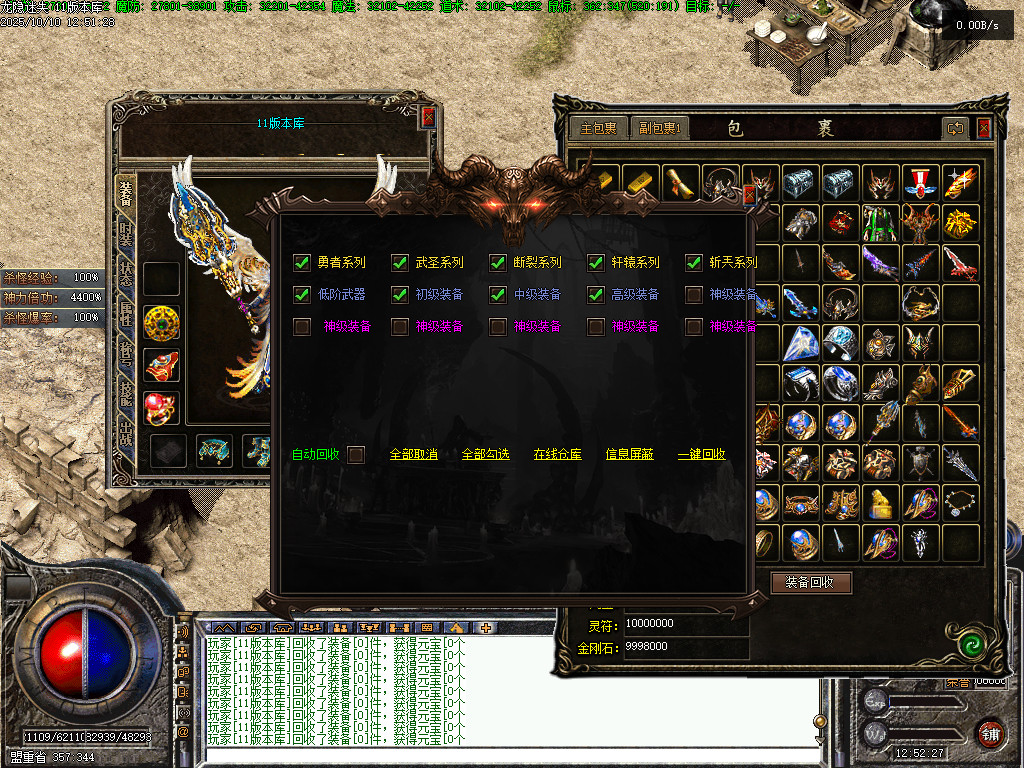The image size is (1024, 768).
Task: Uncheck the 勇者系列 checkbox
Action: pos(301,263)
